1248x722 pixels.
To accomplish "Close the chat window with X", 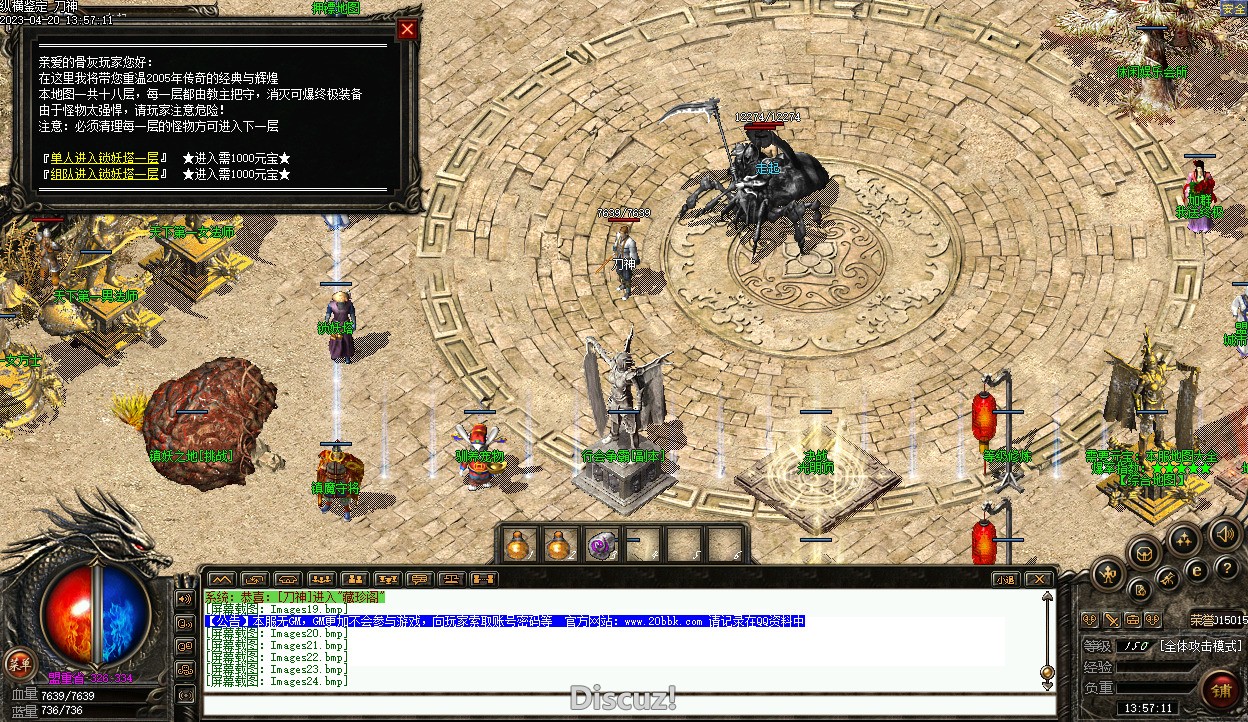I will (x=1039, y=579).
